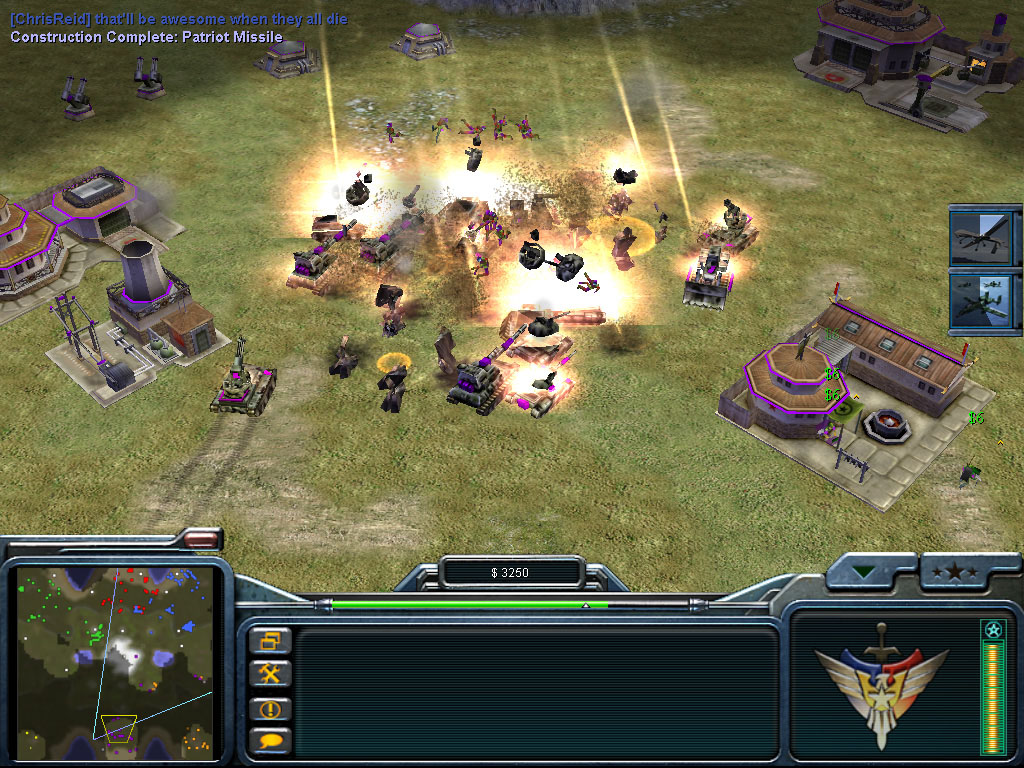Image resolution: width=1024 pixels, height=768 pixels.
Task: Activate the crossed hammer and wrench button
Action: coord(271,674)
